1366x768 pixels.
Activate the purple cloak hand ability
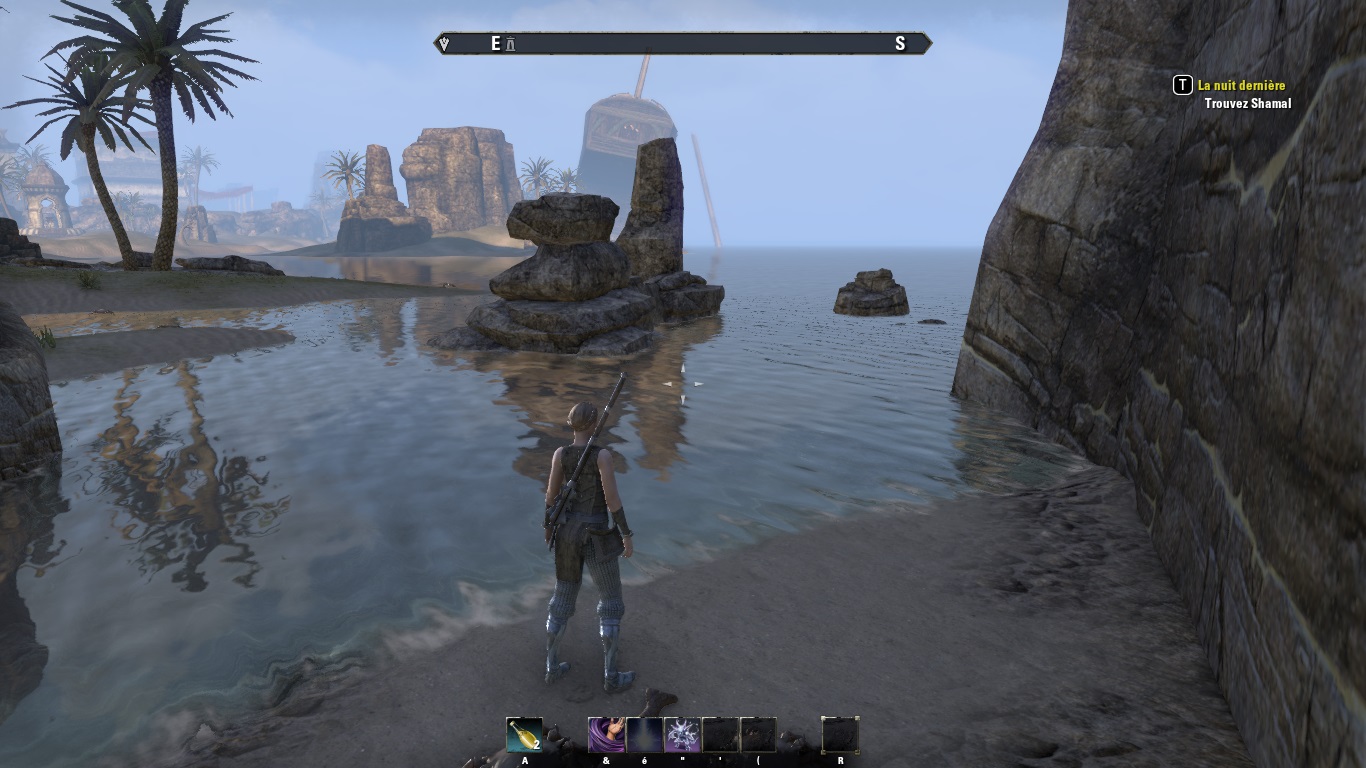(x=606, y=735)
